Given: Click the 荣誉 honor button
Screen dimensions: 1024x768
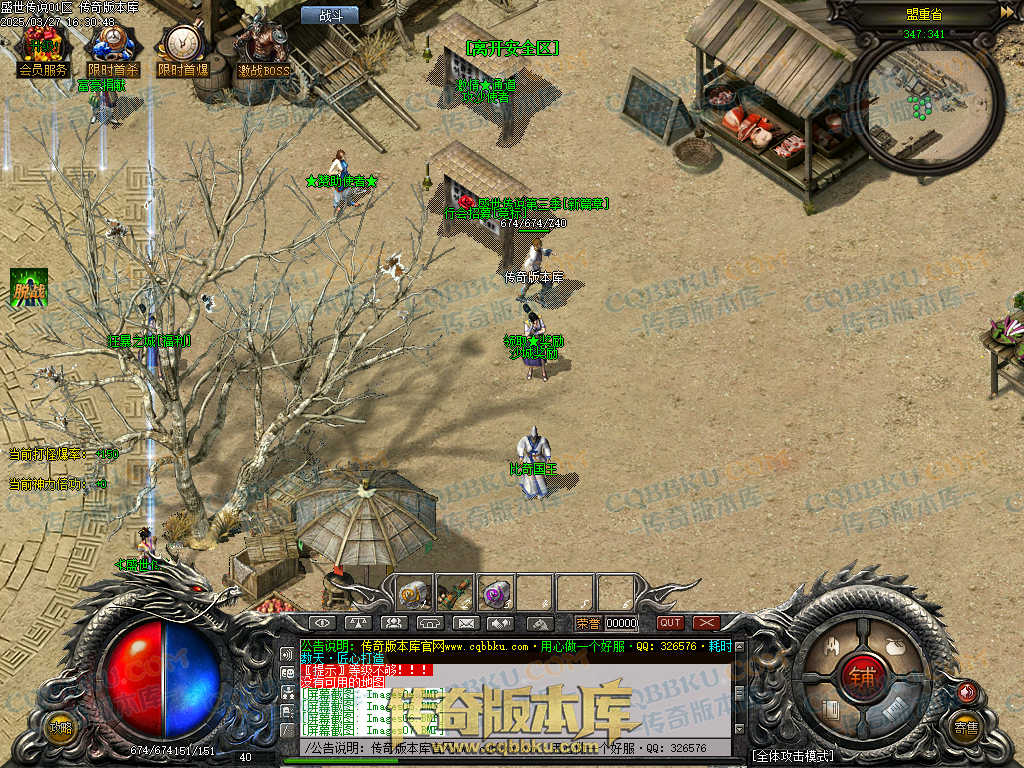Looking at the screenshot, I should click(x=588, y=623).
